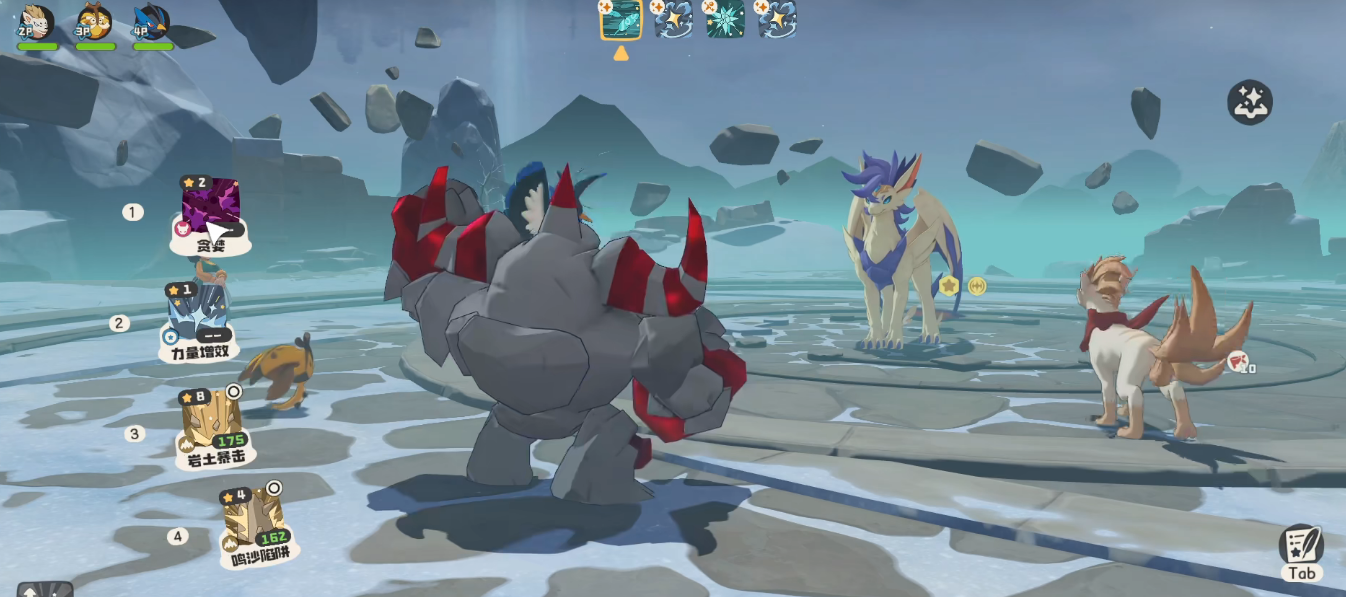Select the 鸣沙陷阱 skill card
This screenshot has height=597, width=1346.
coord(252,521)
